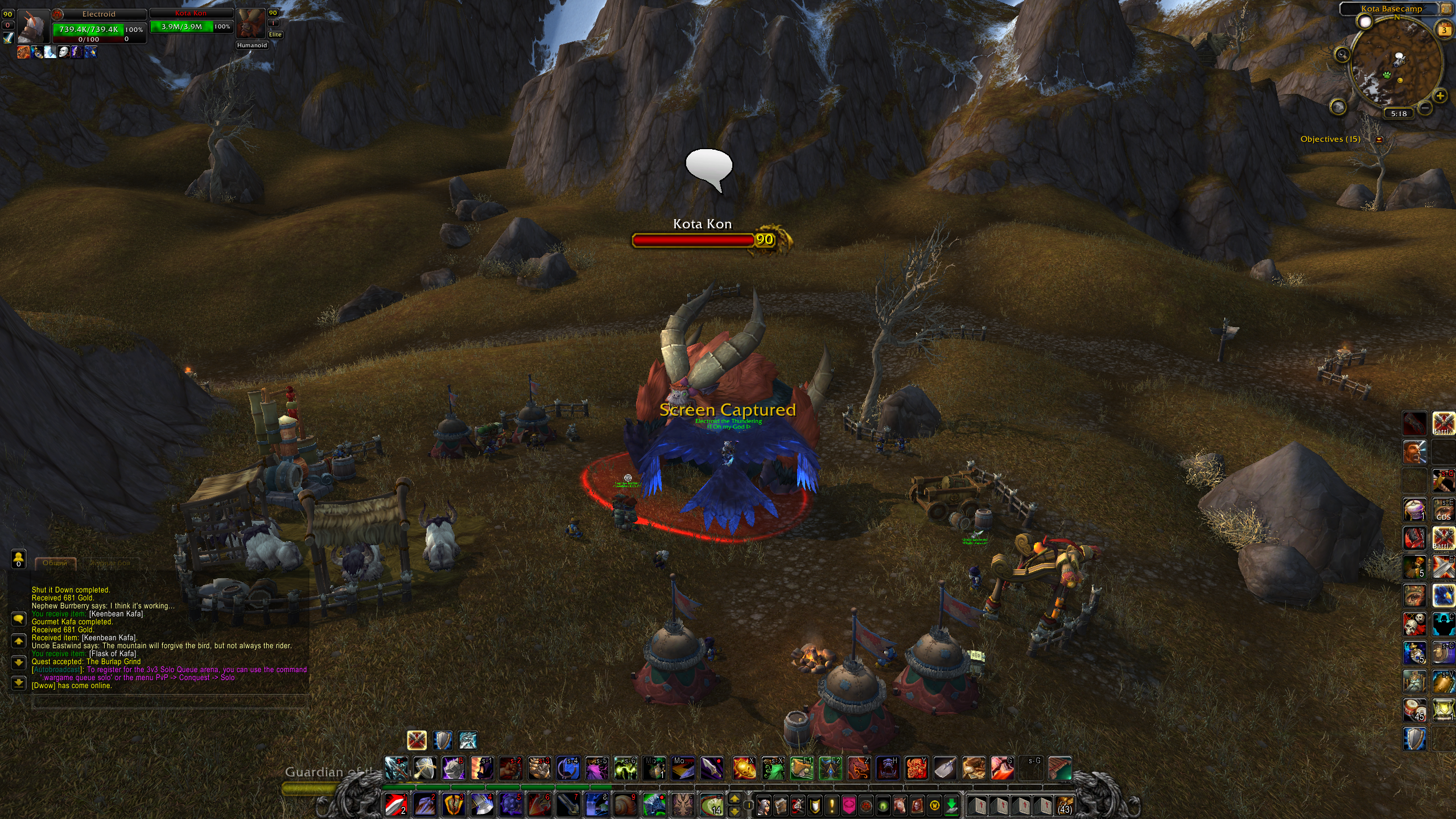Zoom out the minimap with the minus button
This screenshot has width=1456, height=819.
tap(1425, 107)
